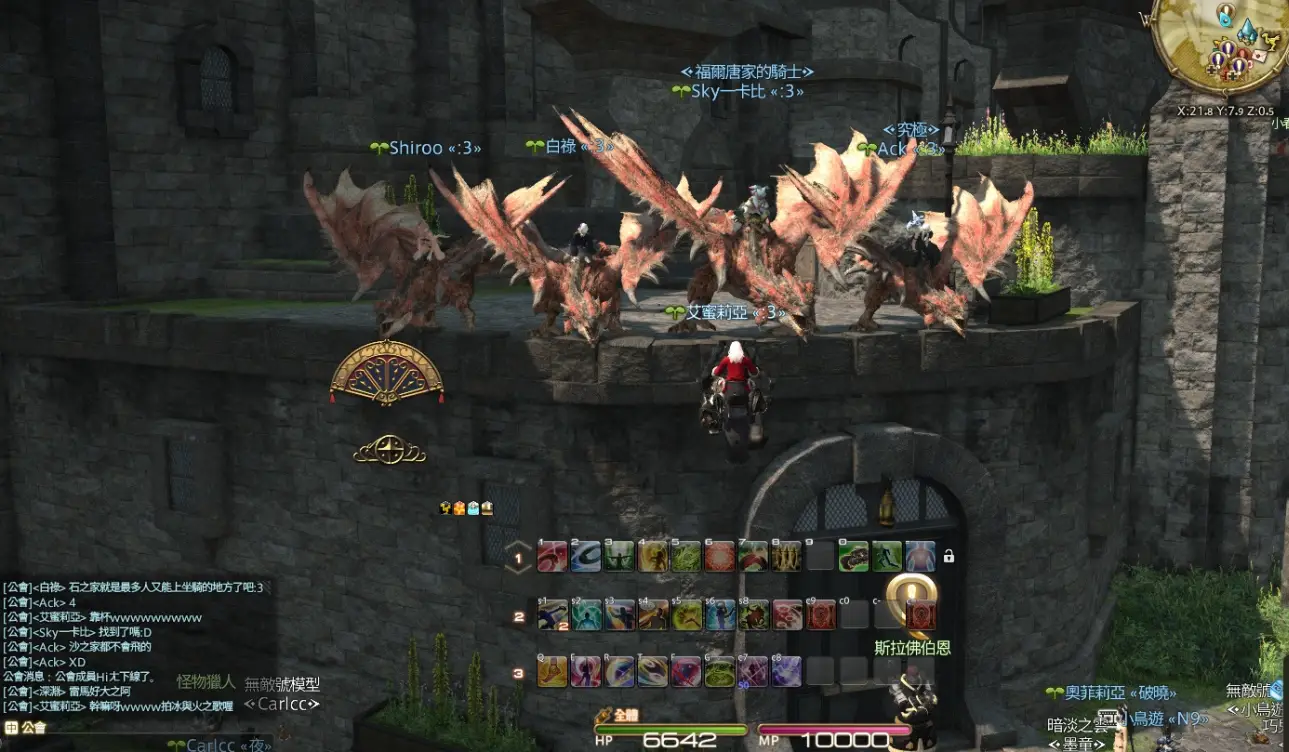Toggle the hotbar padlock icon
The width and height of the screenshot is (1289, 752).
[948, 556]
